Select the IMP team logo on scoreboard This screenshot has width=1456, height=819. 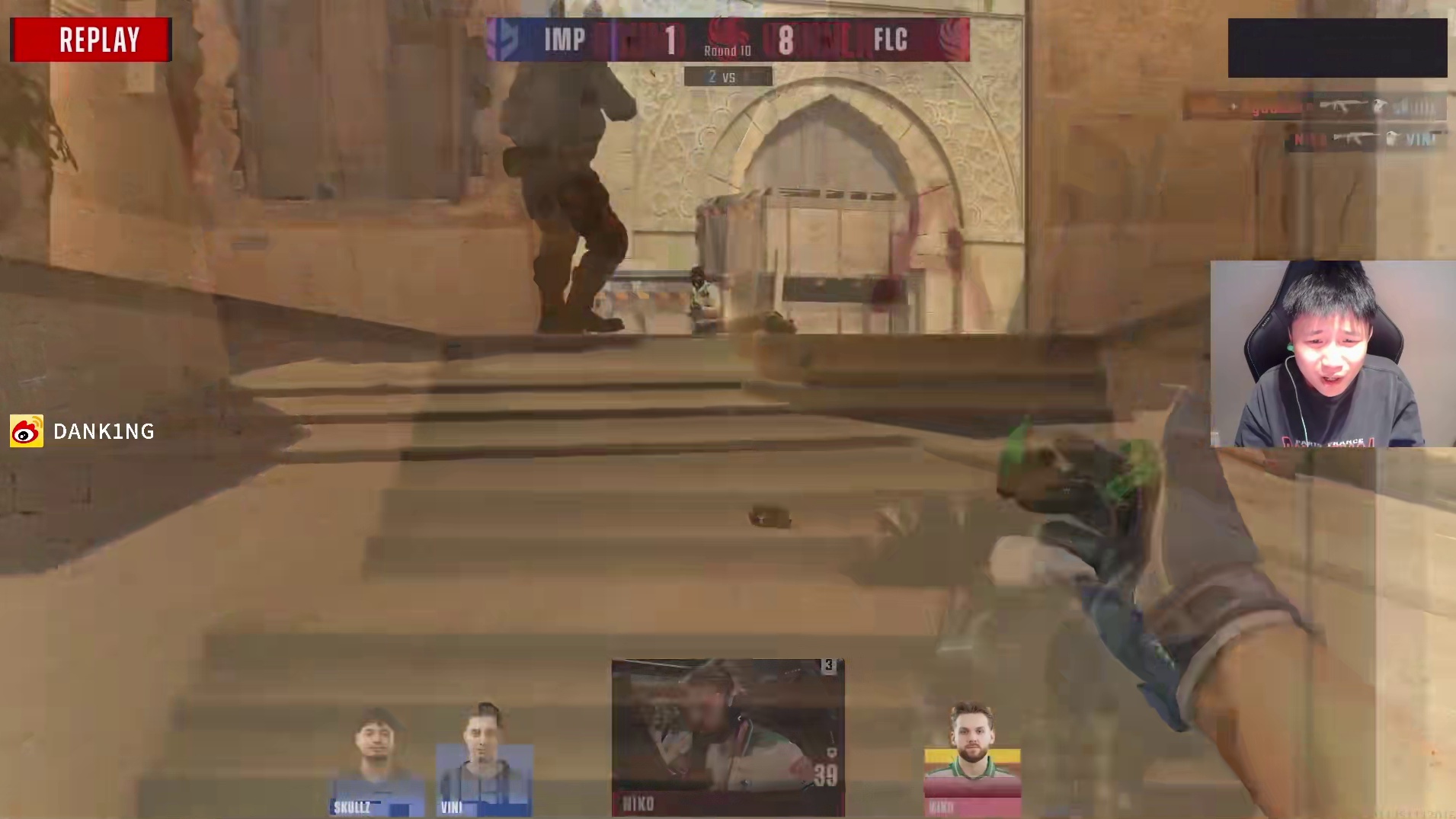(504, 39)
